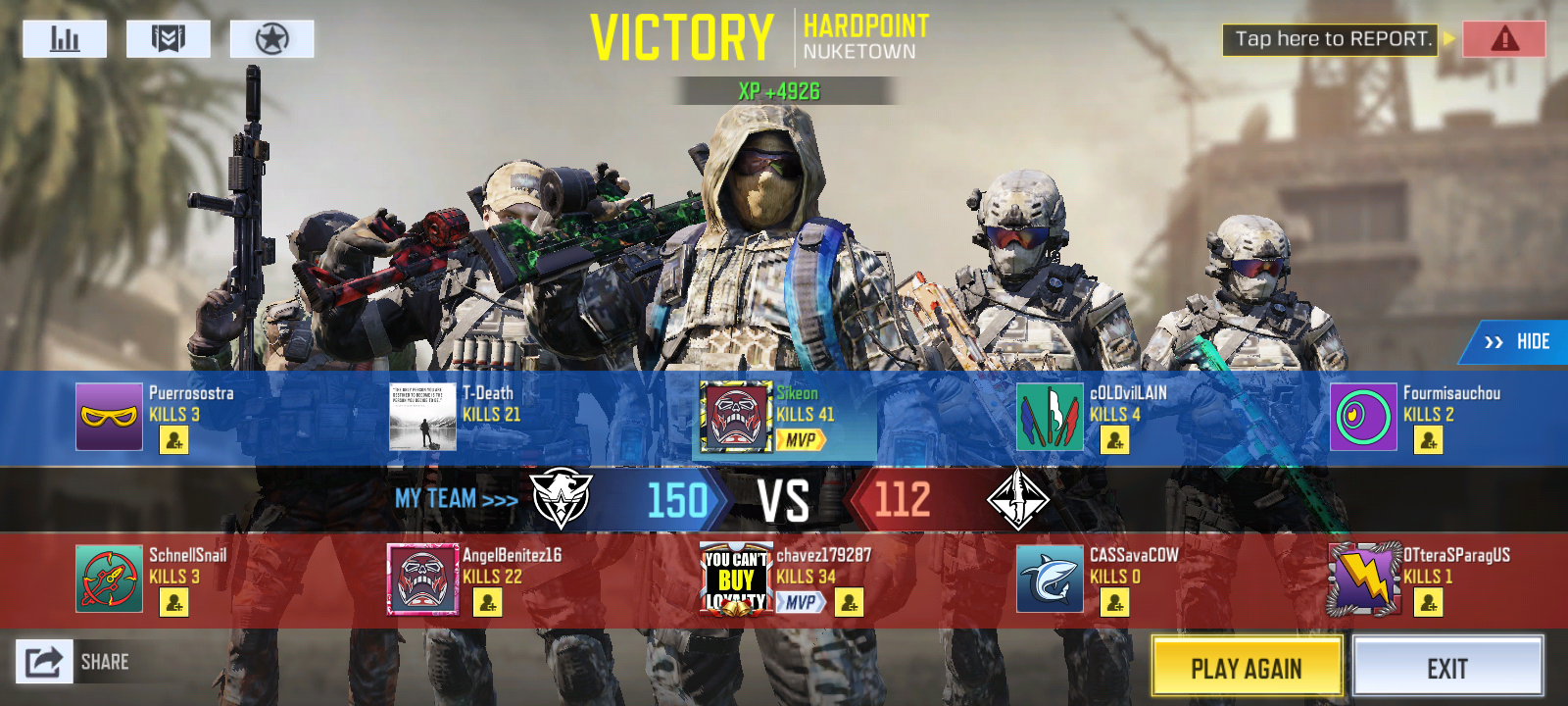Select Sikeon's MVP player card
Image resolution: width=1568 pixels, height=706 pixels.
pyautogui.click(x=734, y=417)
